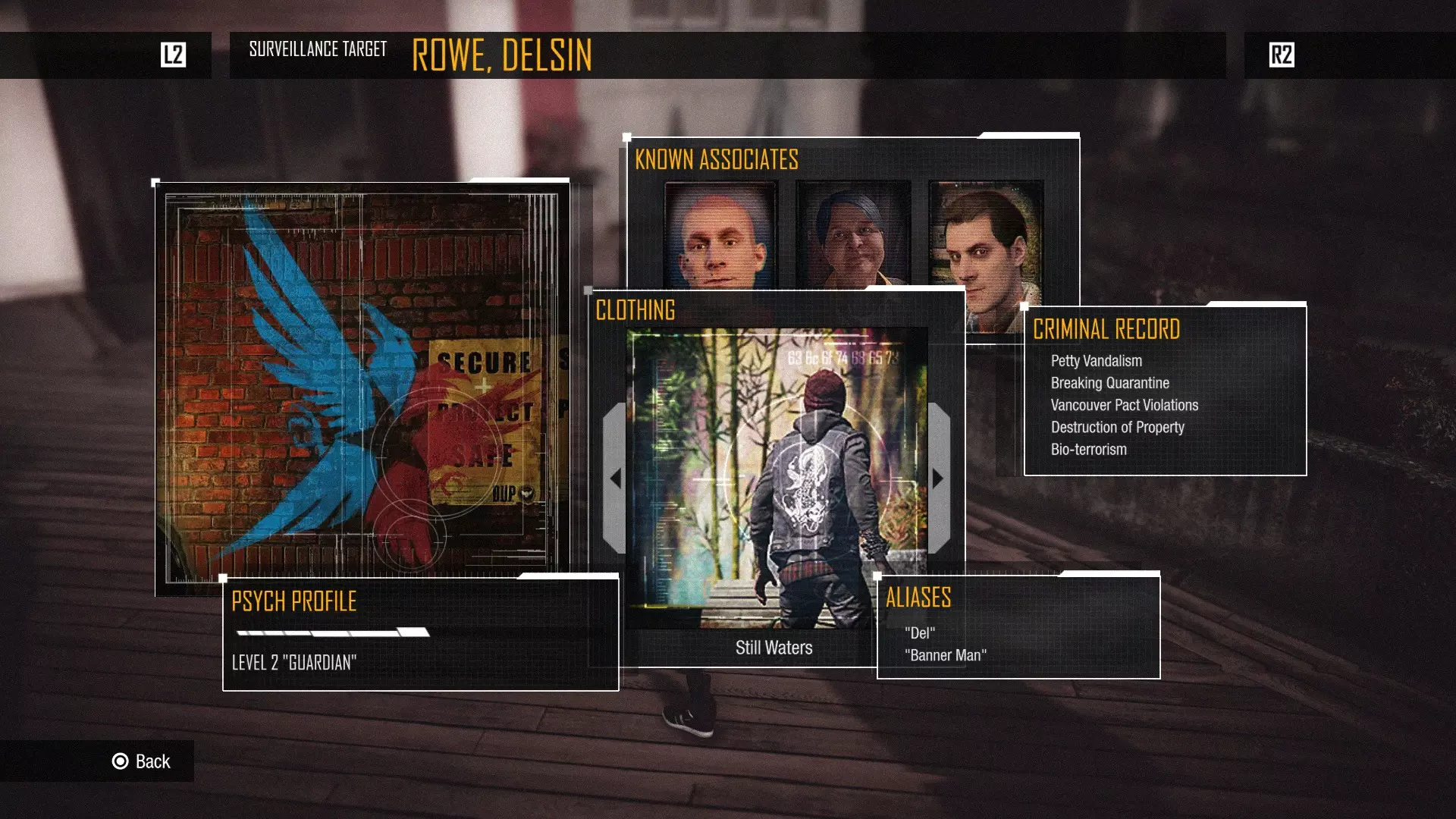1456x819 pixels.
Task: Select the Aliases panel
Action: tap(1018, 626)
